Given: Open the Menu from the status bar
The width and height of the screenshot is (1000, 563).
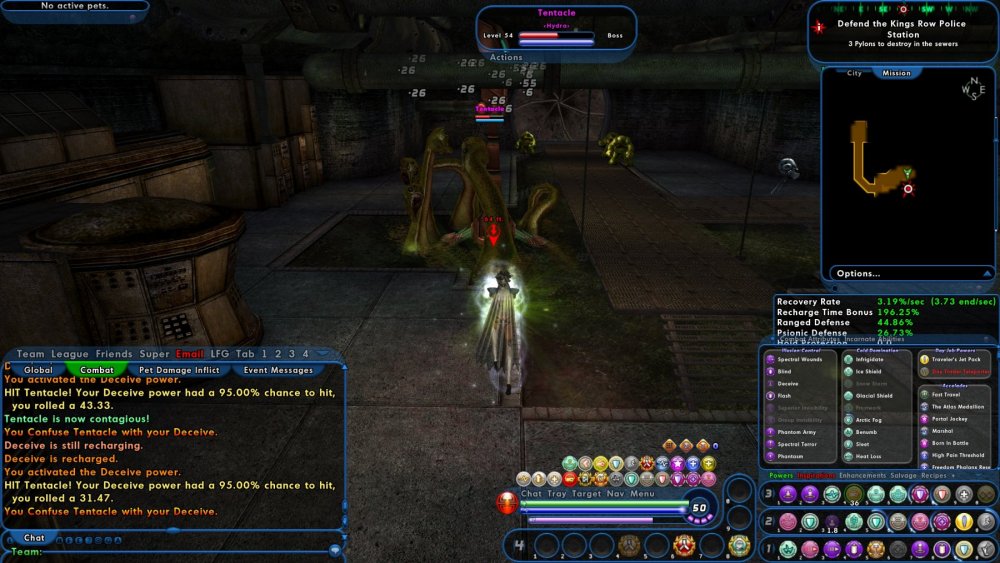Looking at the screenshot, I should point(642,494).
